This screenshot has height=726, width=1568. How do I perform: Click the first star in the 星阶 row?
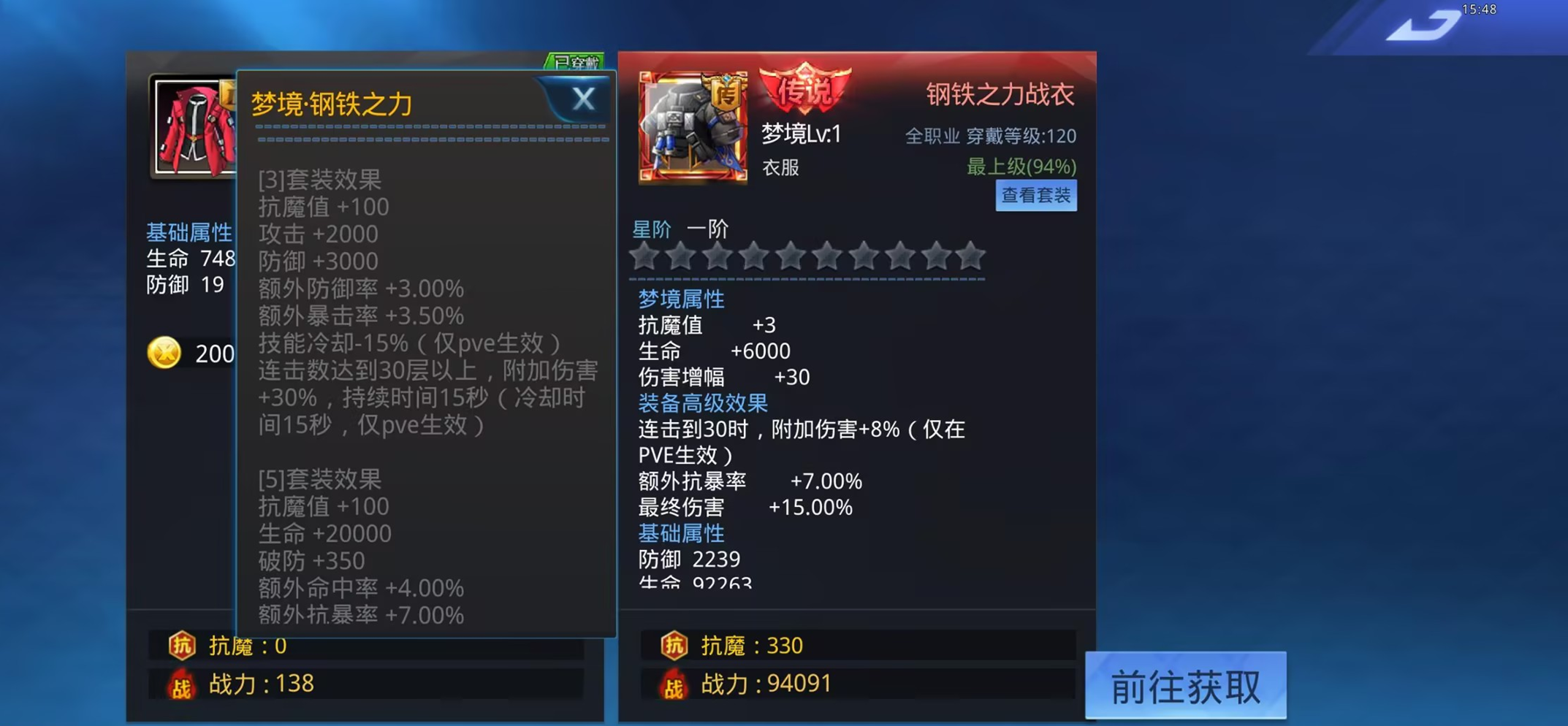[x=644, y=256]
